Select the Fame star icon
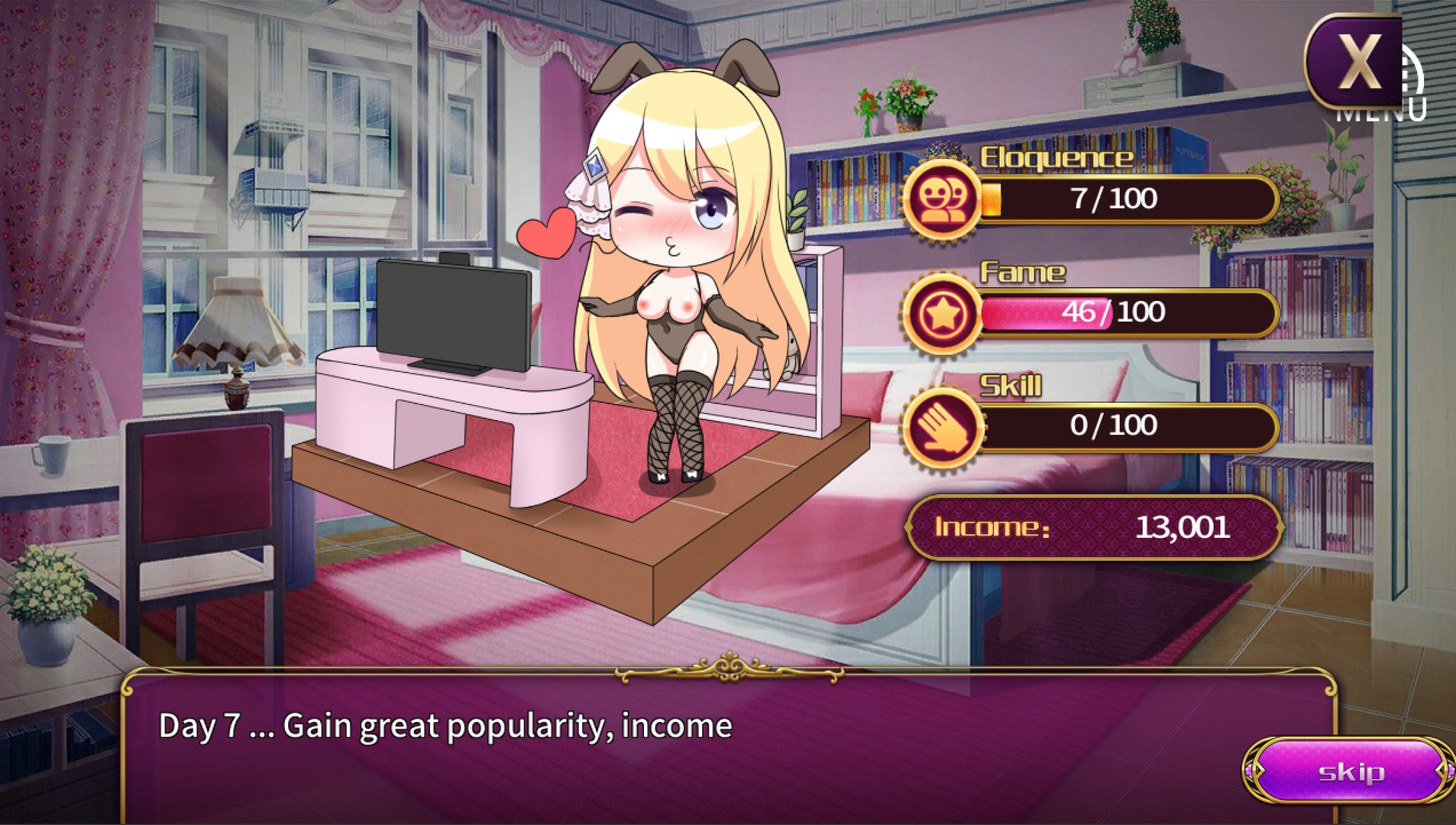 (946, 313)
